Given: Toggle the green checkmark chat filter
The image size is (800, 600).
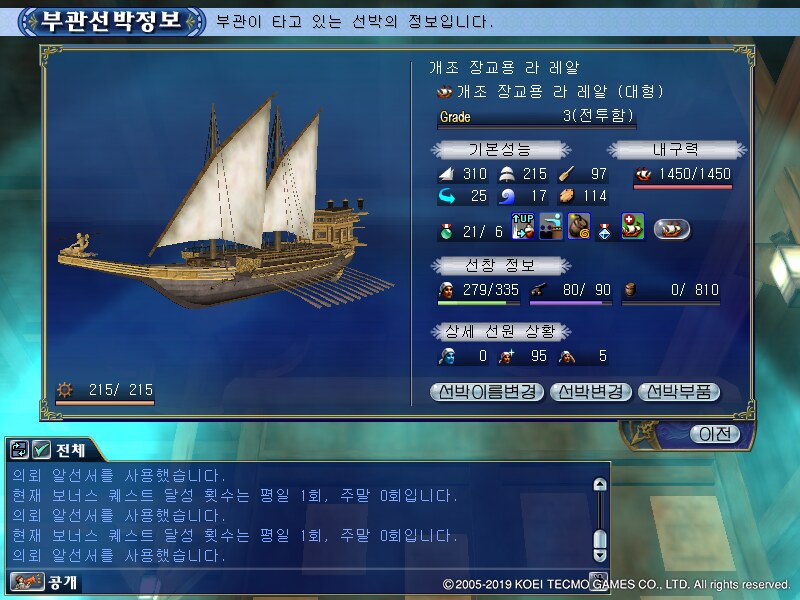Looking at the screenshot, I should coord(41,450).
